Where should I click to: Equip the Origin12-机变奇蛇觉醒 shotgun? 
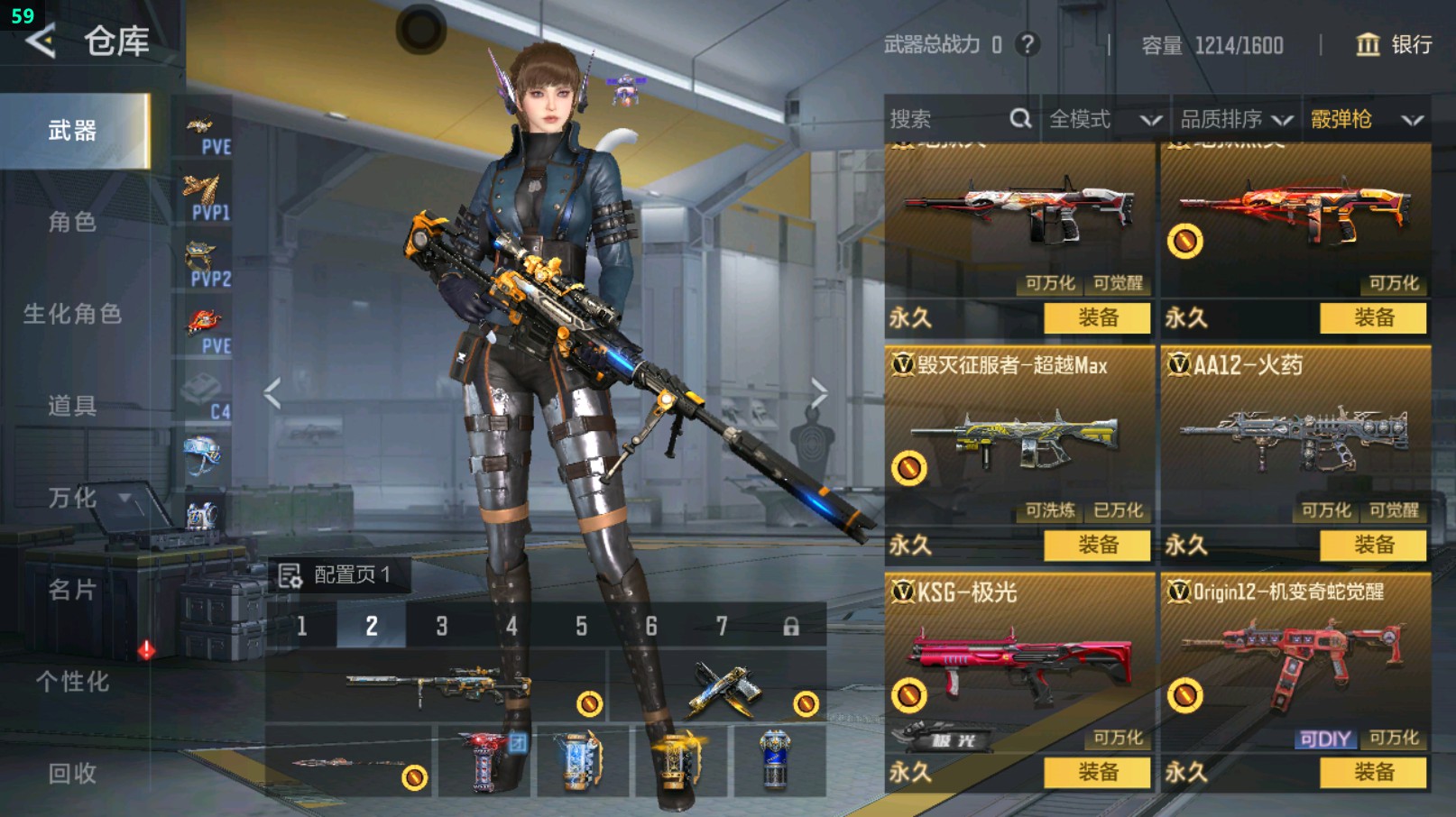pos(1373,772)
